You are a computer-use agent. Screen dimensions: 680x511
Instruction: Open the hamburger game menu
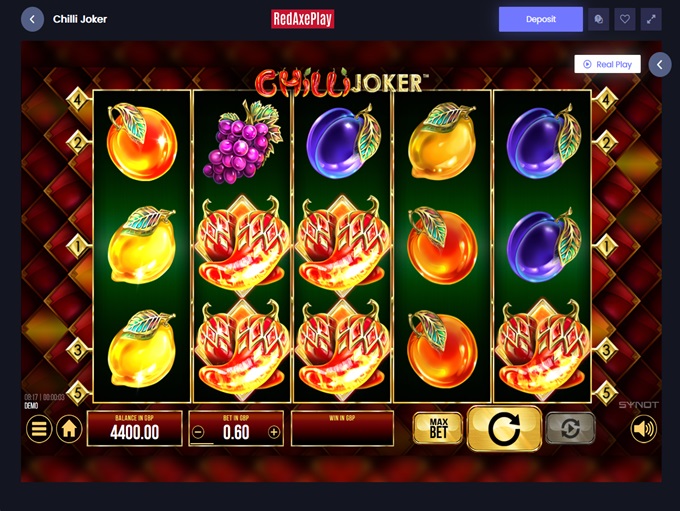(39, 429)
